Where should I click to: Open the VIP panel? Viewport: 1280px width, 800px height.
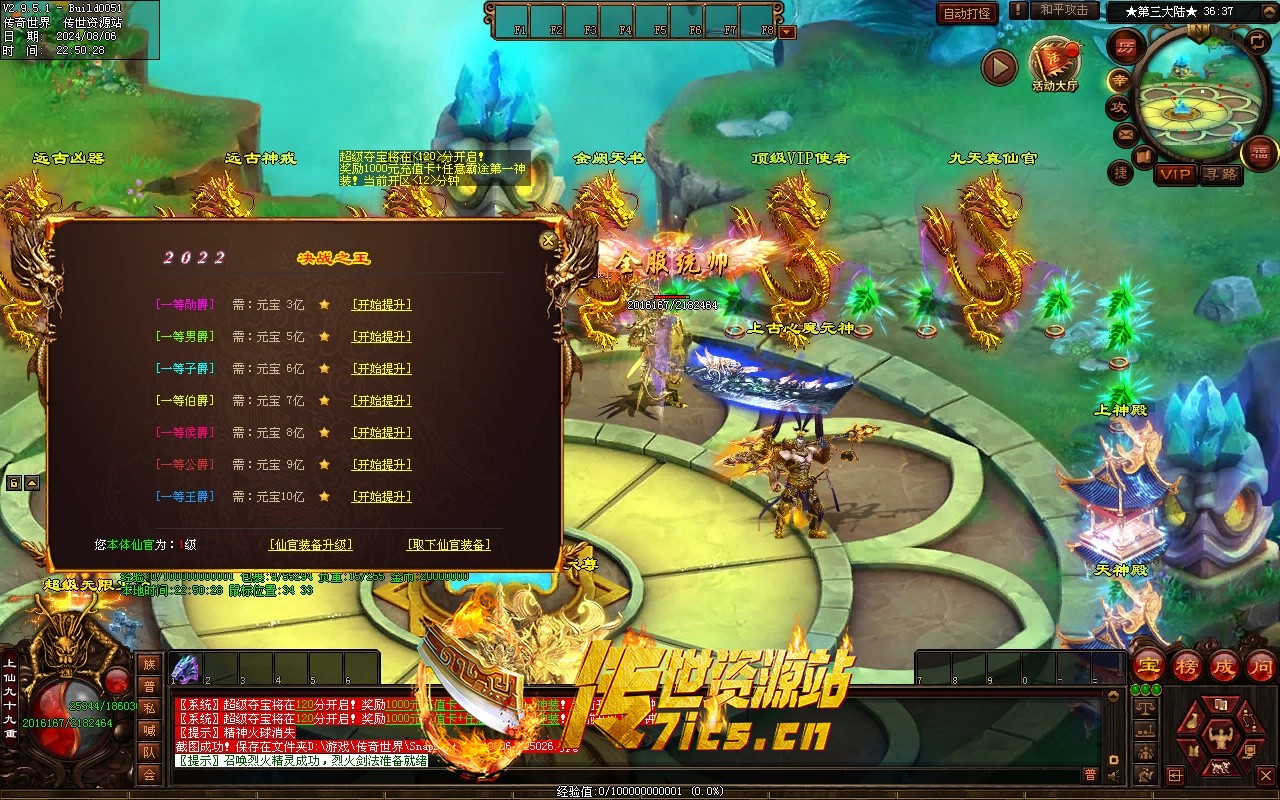tap(1175, 174)
